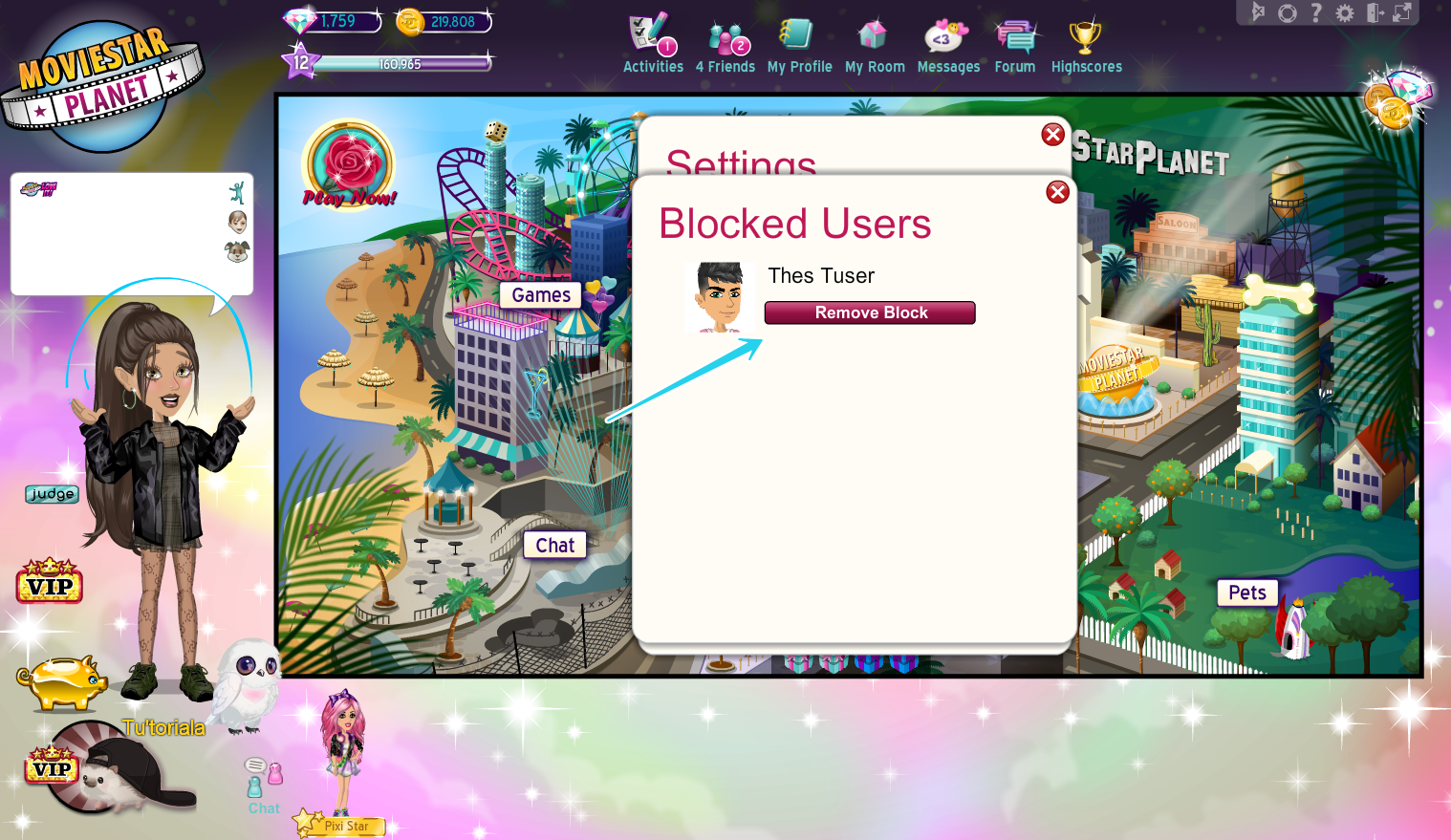
Task: Enter My Room
Action: point(875,40)
